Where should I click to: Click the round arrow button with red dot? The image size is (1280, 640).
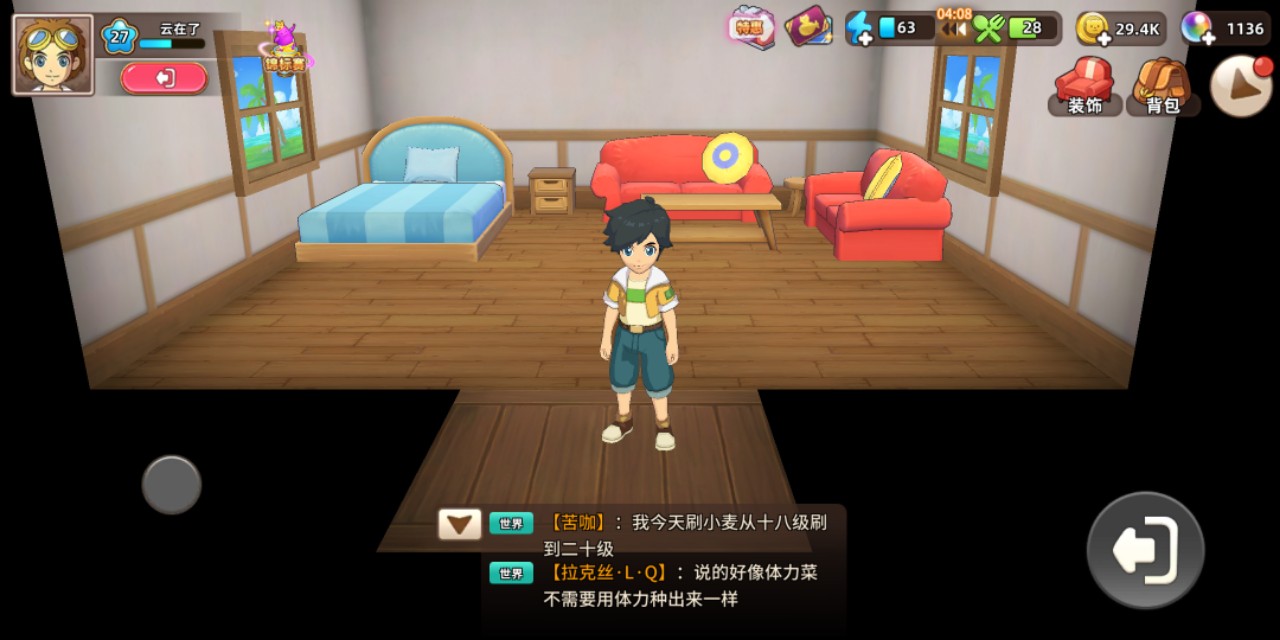(x=1241, y=86)
